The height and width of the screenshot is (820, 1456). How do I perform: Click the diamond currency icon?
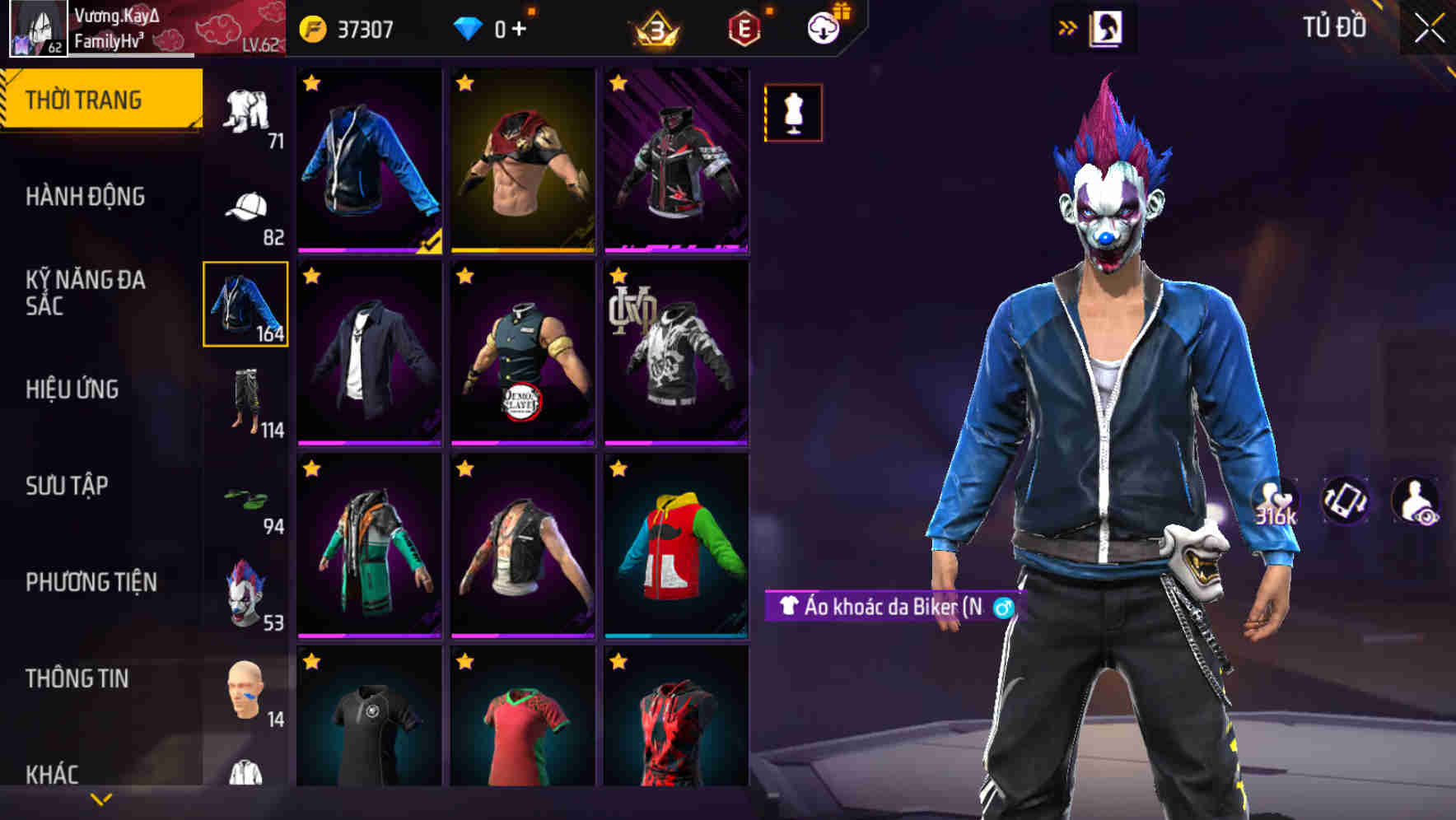tap(468, 26)
